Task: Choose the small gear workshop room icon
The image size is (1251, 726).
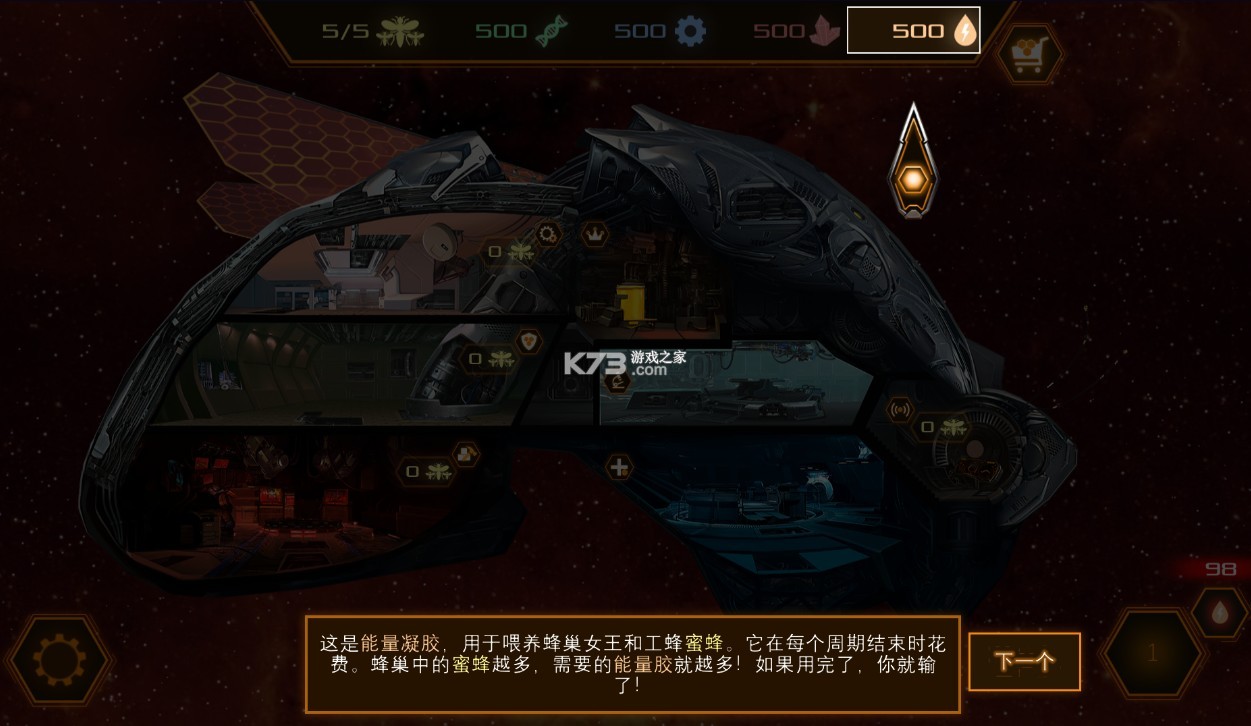Action: [548, 235]
